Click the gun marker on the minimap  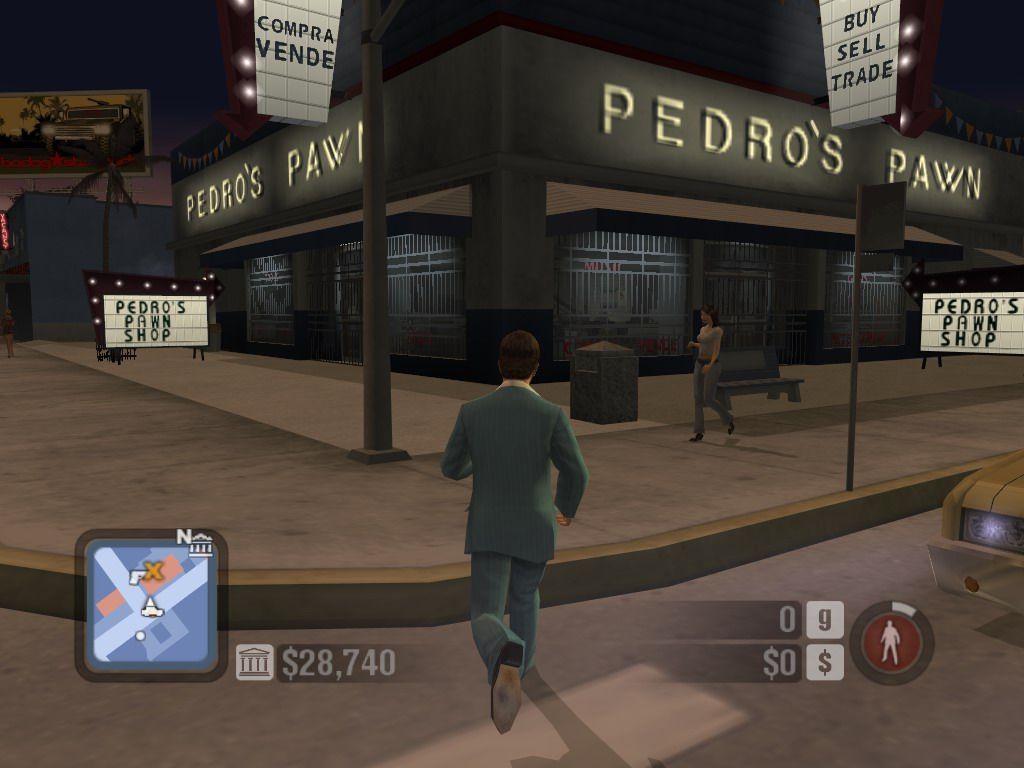(137, 576)
